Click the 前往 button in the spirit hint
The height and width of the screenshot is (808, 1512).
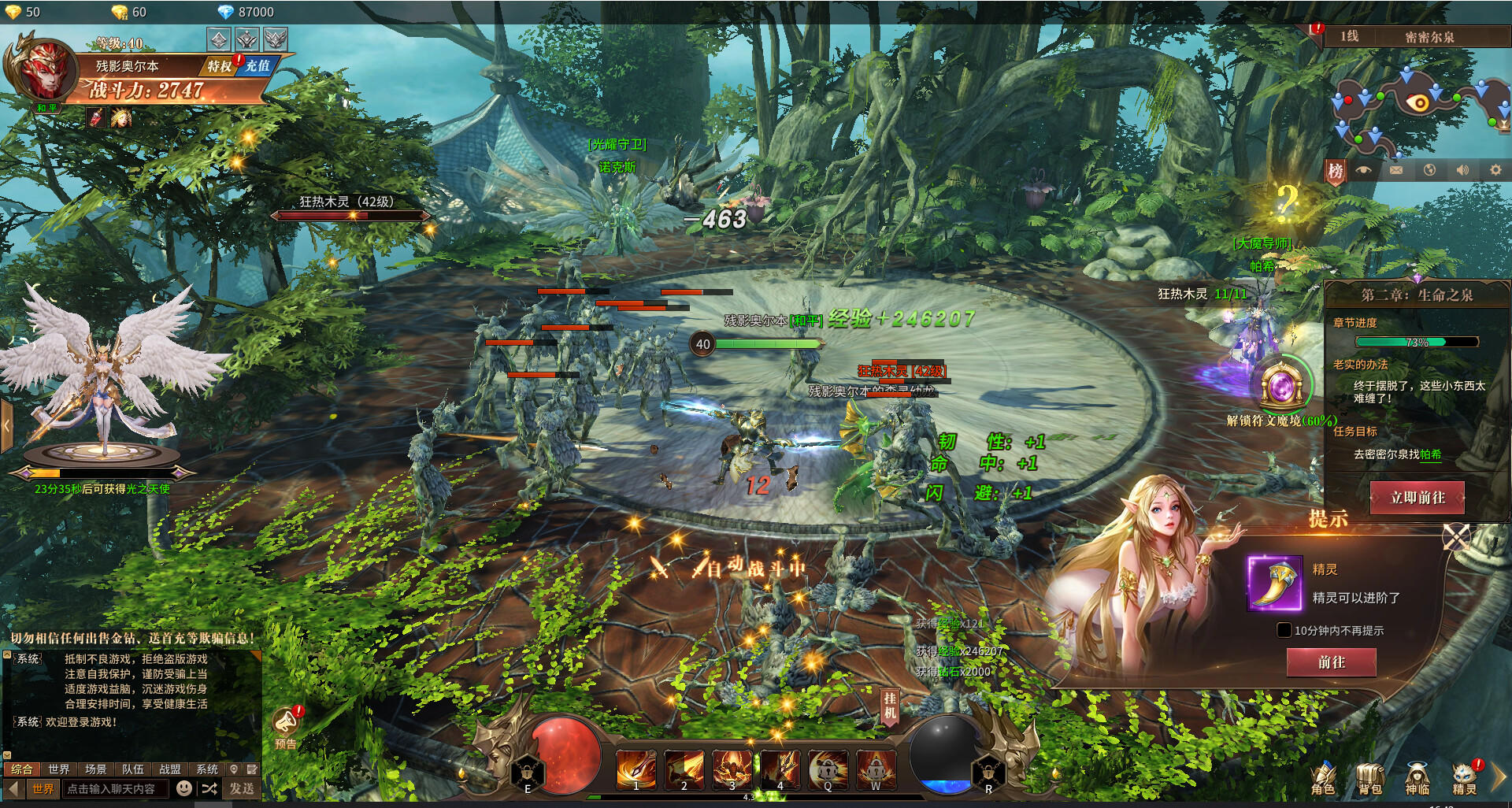pos(1331,662)
